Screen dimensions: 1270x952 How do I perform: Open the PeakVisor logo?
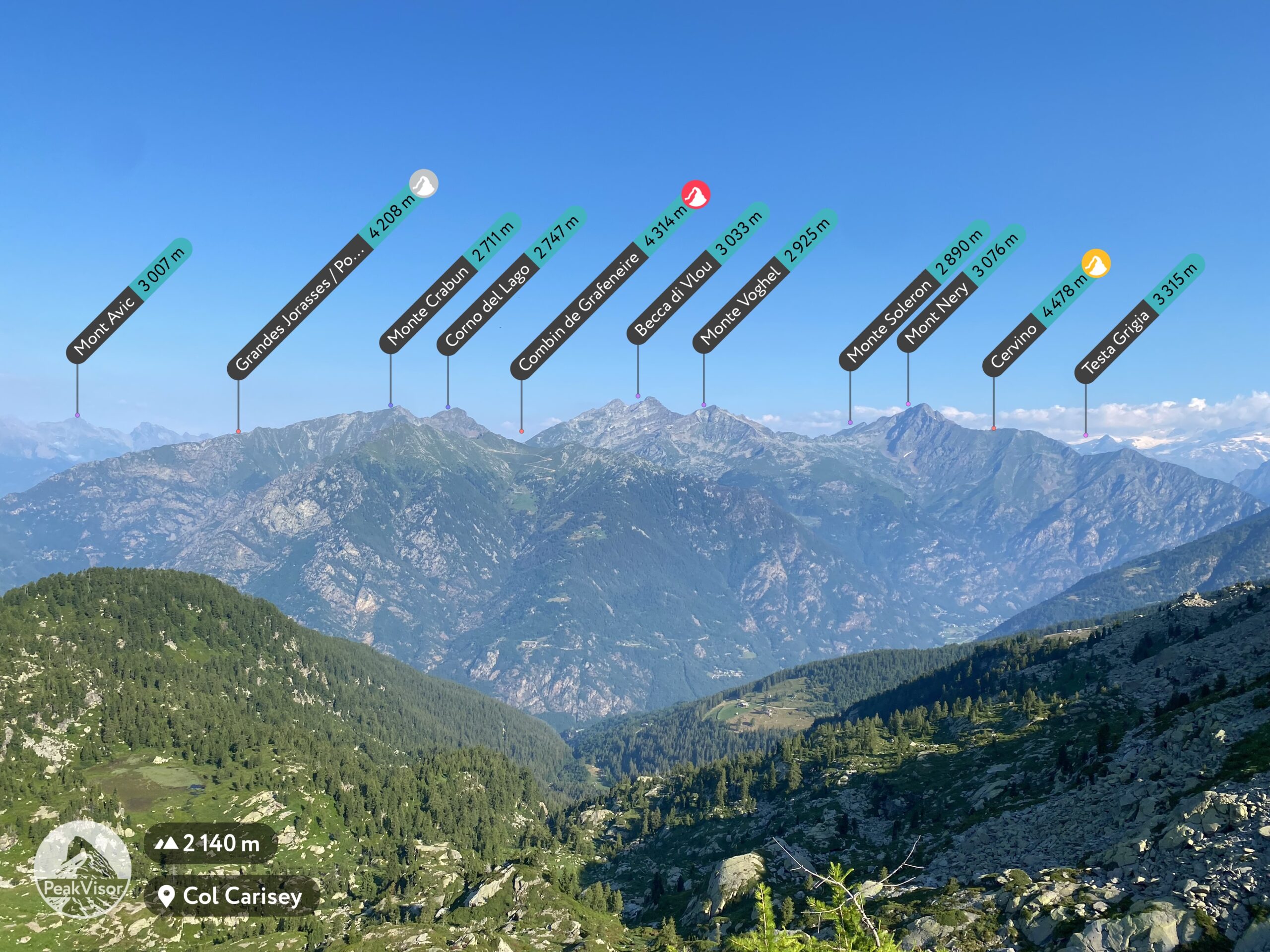pos(83,870)
